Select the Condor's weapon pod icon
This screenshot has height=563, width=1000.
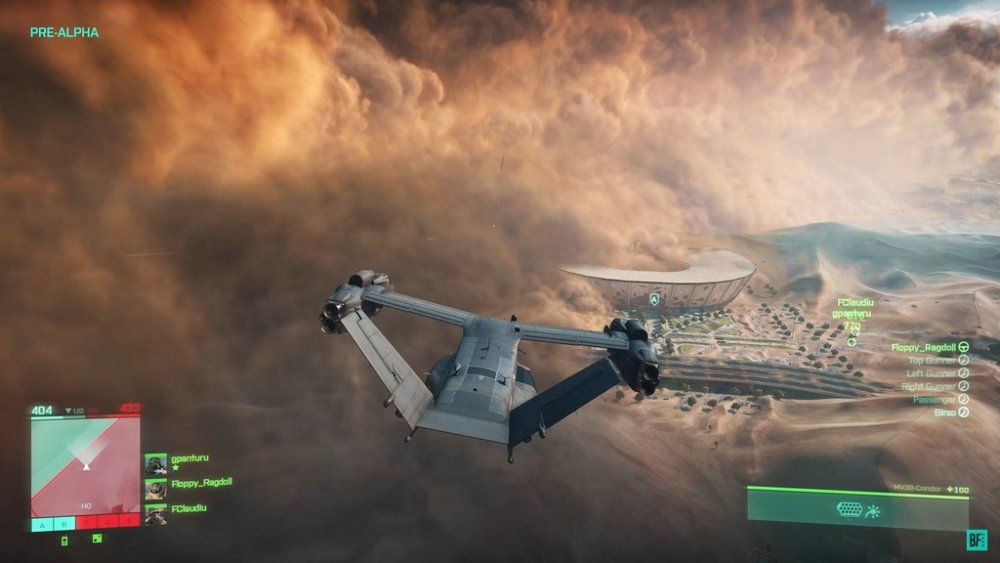[849, 510]
